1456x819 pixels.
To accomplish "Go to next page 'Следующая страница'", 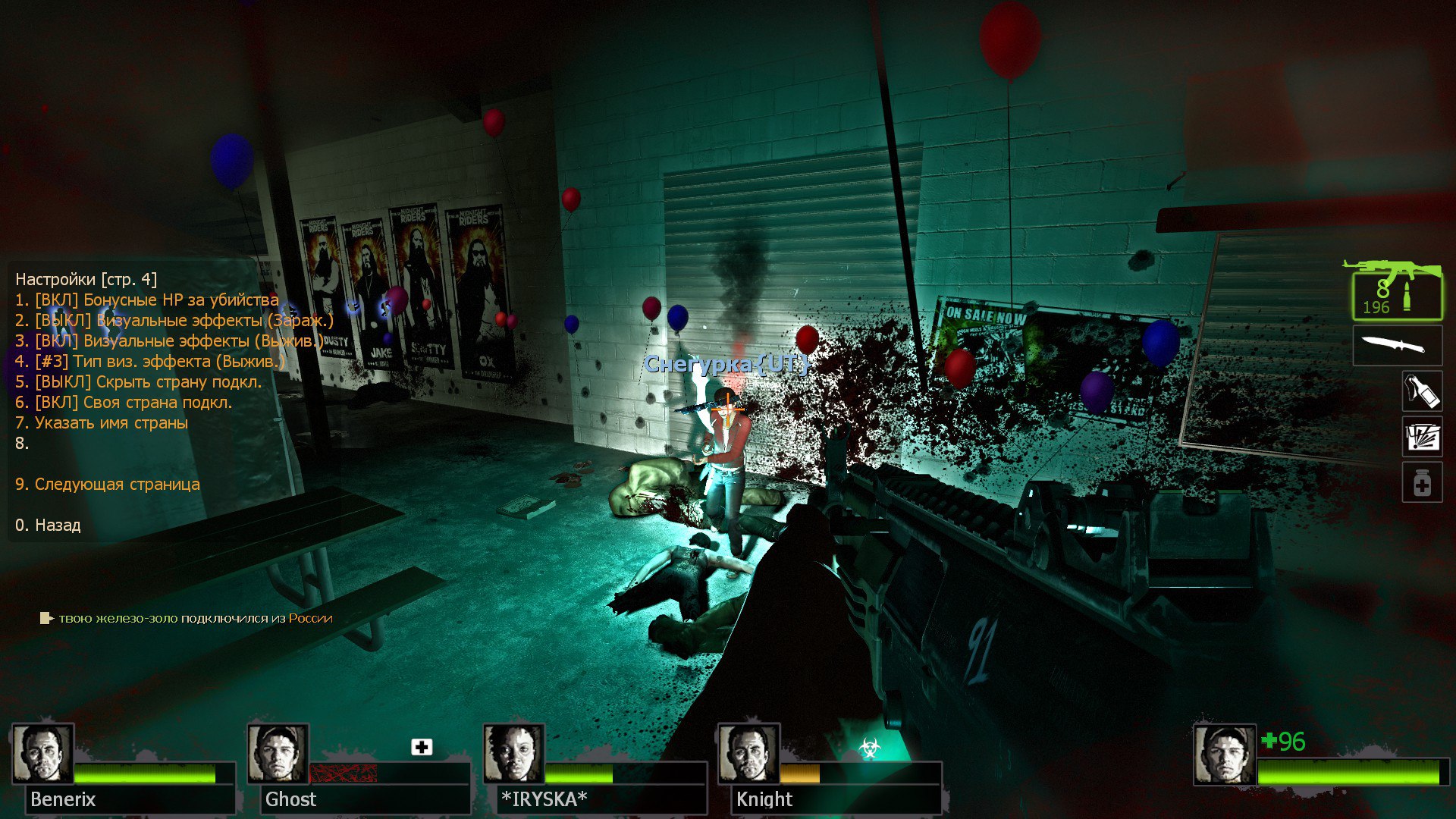I will point(108,485).
